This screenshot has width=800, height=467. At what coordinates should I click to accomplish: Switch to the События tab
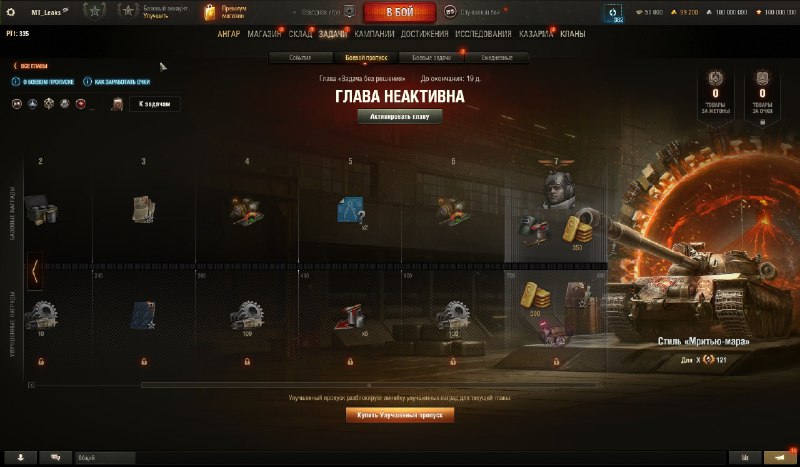[300, 58]
